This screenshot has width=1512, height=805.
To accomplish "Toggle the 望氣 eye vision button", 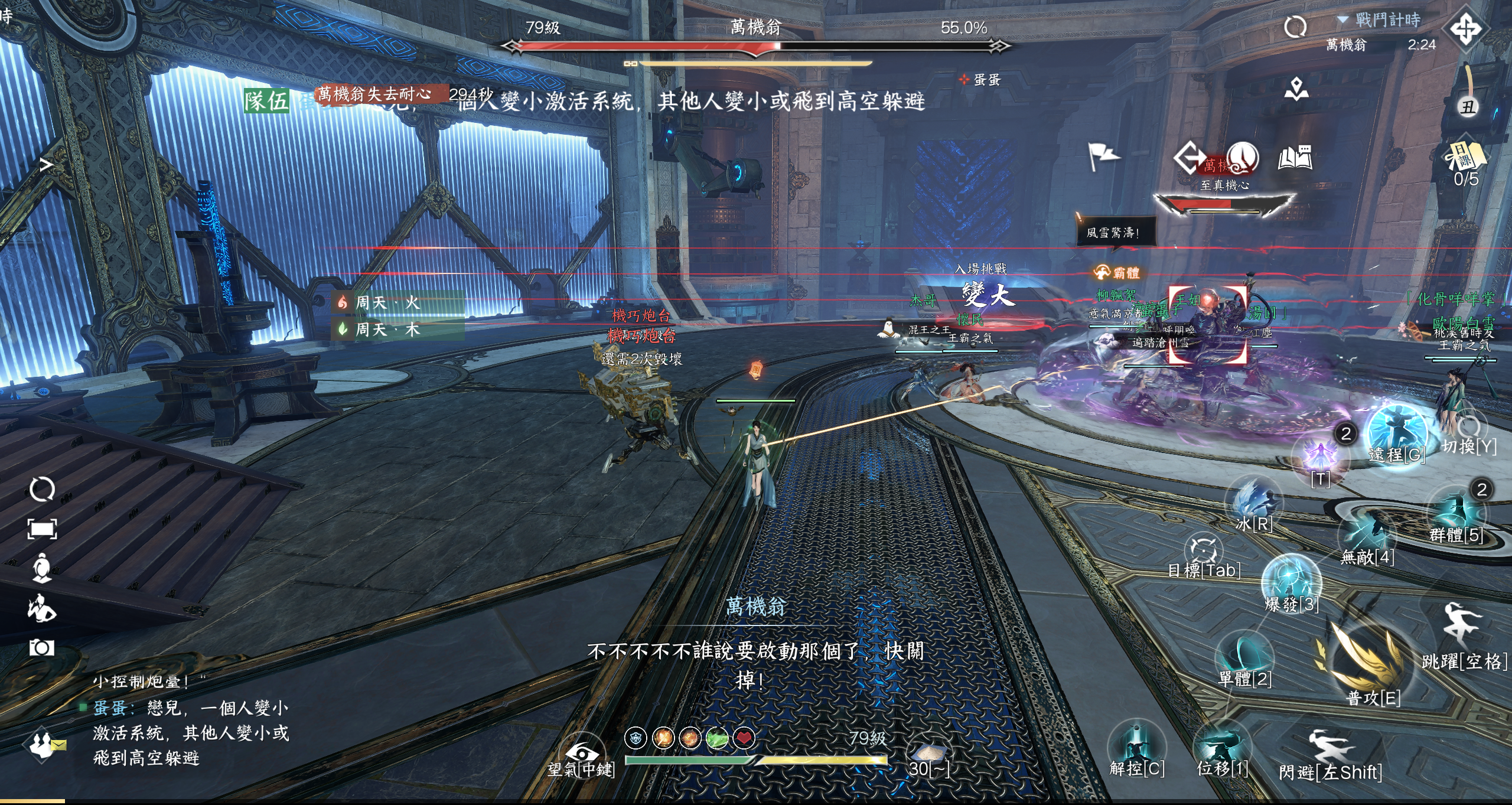I will click(581, 752).
